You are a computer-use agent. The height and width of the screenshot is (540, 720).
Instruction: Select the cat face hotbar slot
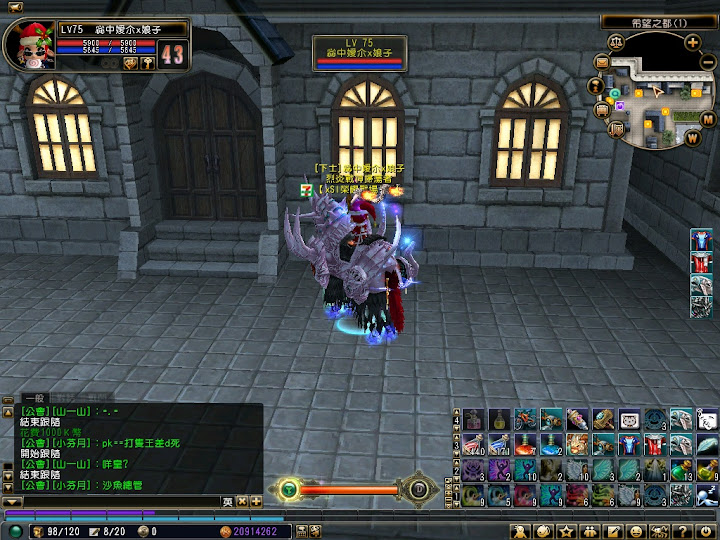(x=629, y=419)
